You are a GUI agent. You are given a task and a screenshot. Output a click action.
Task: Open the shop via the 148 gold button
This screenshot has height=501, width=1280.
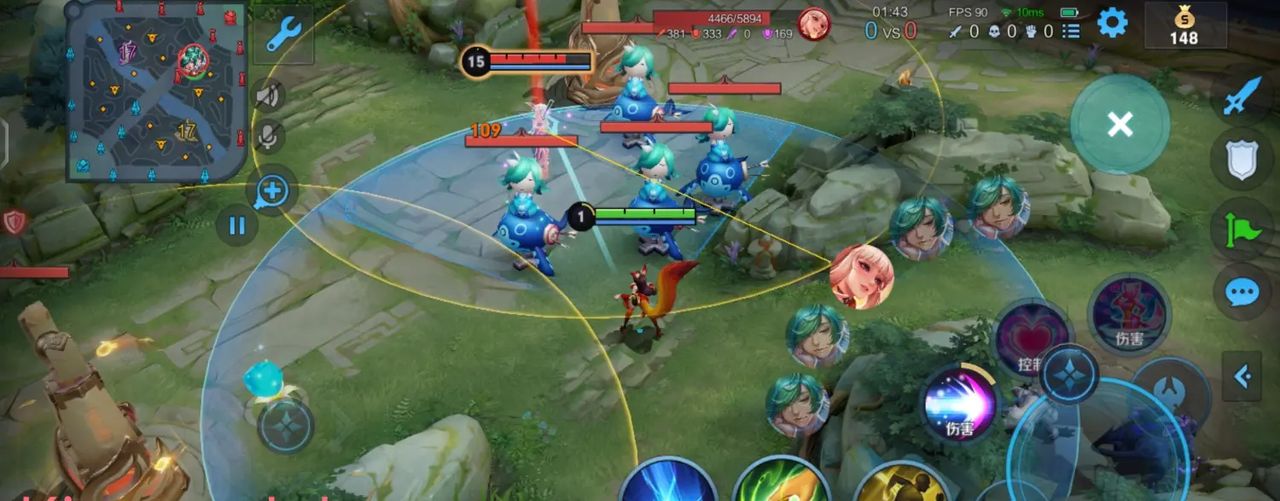click(1184, 25)
